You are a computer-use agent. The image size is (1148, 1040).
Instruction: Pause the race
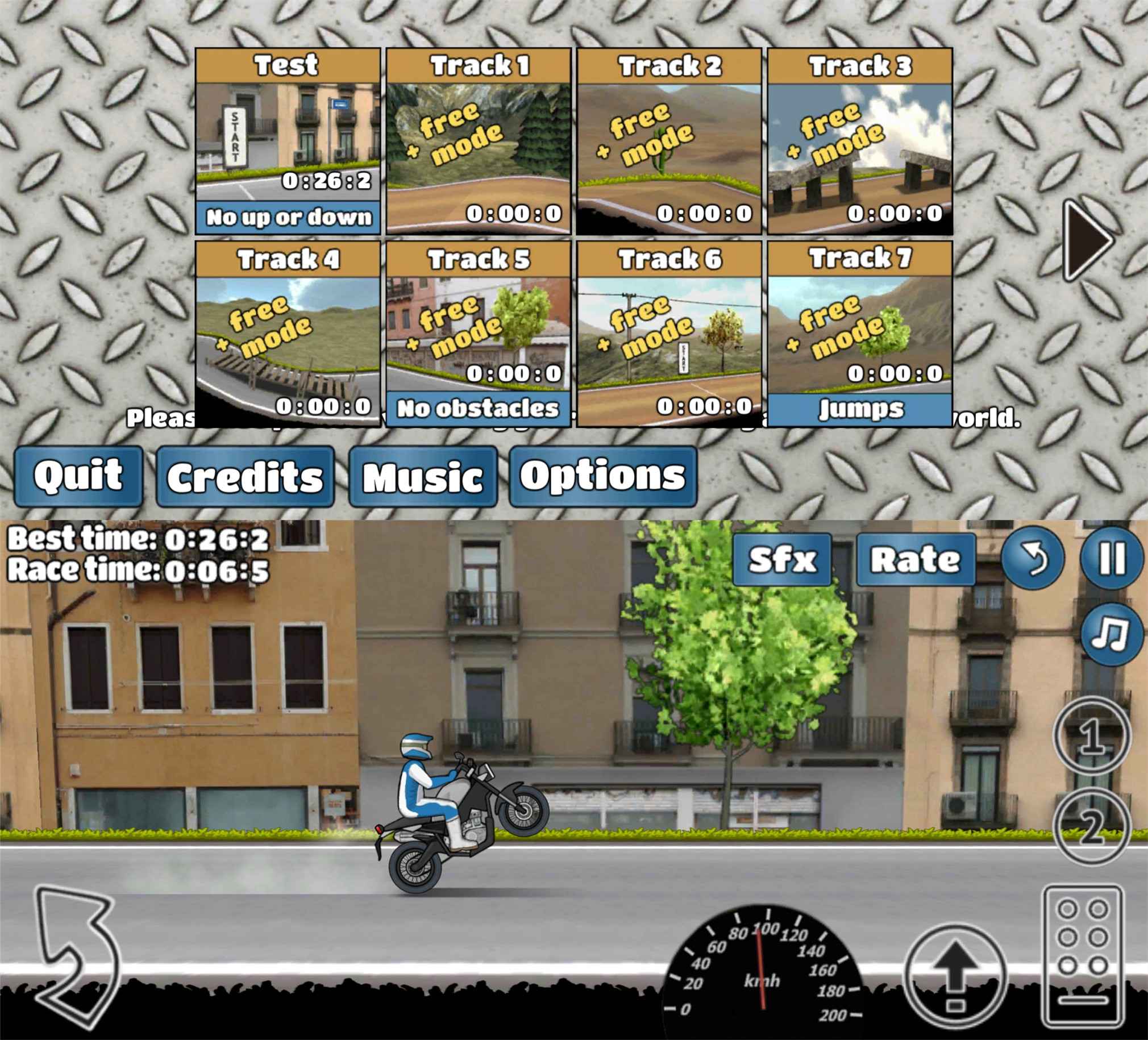(1112, 558)
